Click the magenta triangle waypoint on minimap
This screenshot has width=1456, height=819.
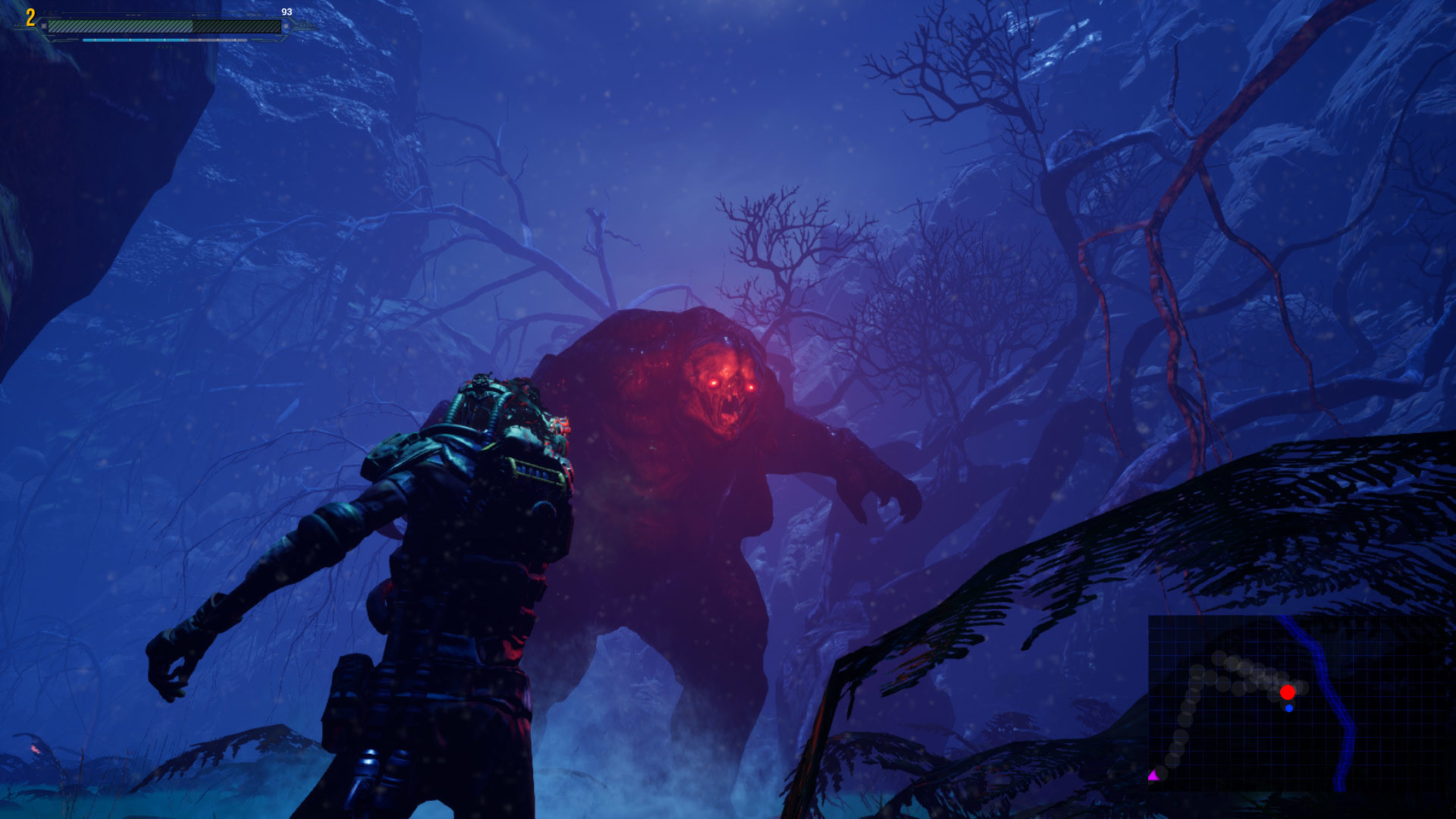[1153, 775]
